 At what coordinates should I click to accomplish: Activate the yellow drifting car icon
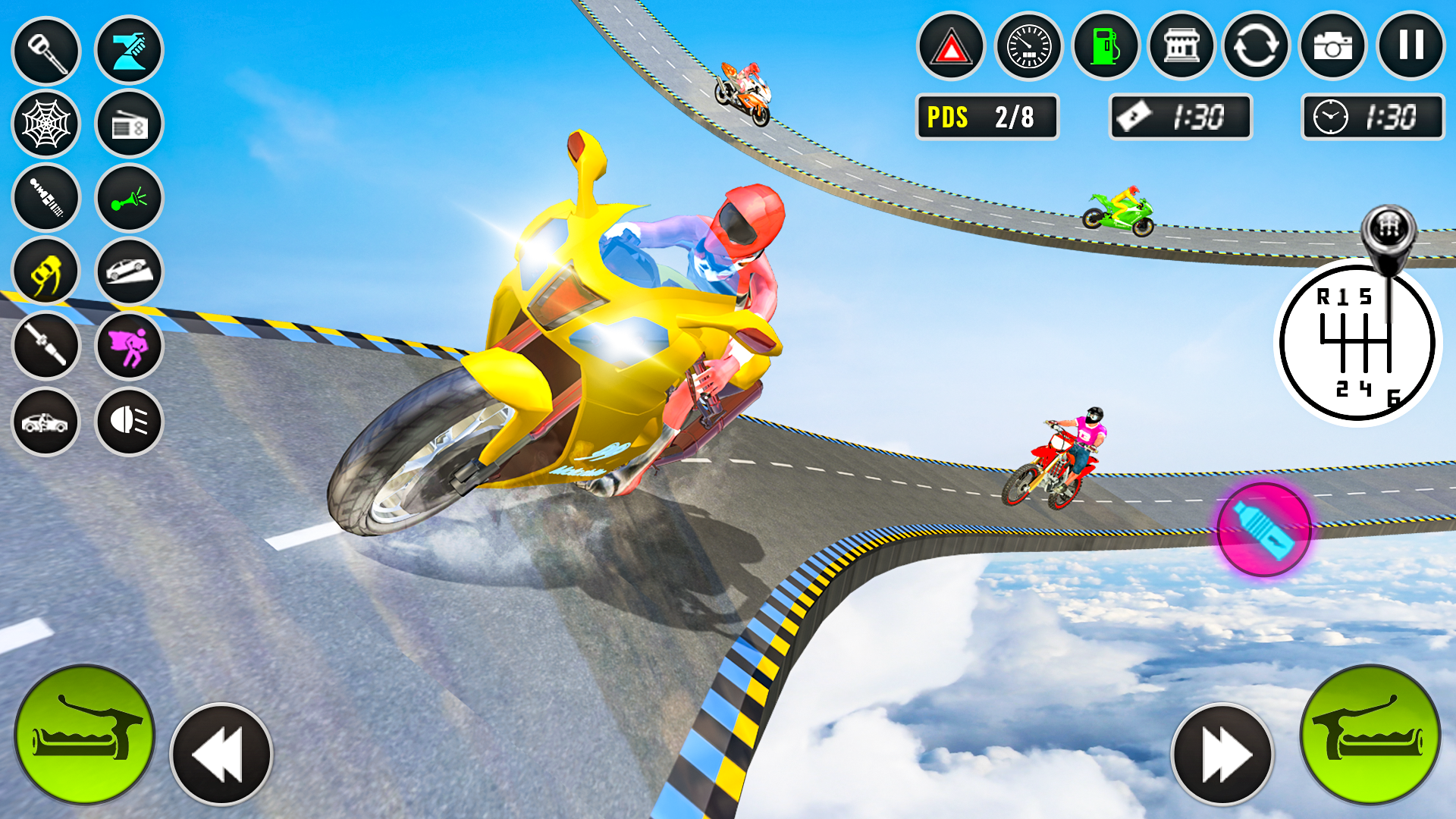(46, 272)
